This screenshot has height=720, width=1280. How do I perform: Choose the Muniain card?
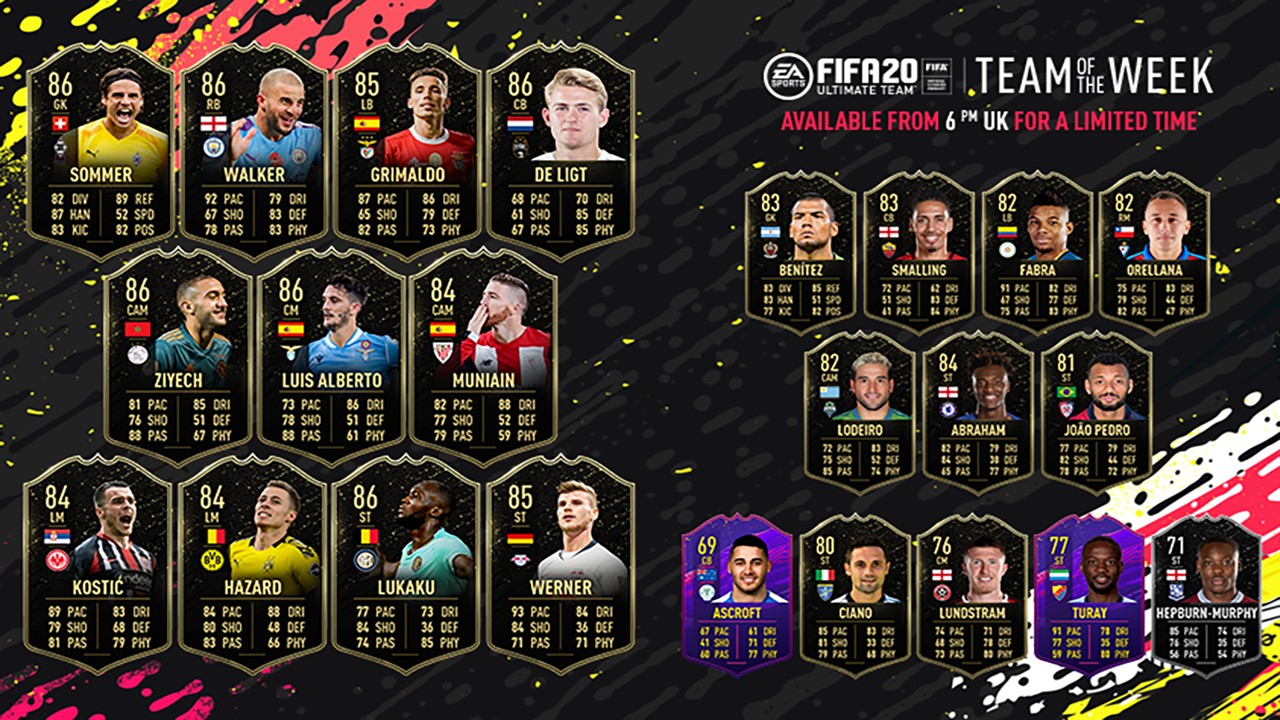pos(484,355)
